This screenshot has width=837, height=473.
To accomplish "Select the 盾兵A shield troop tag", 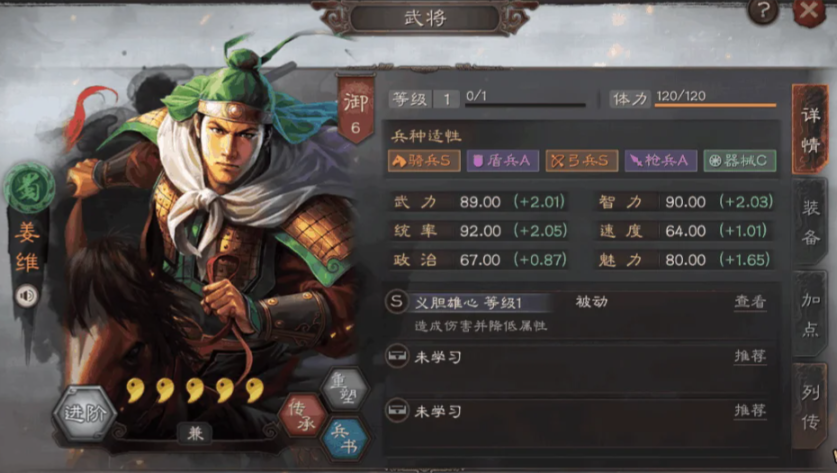I will tap(503, 160).
